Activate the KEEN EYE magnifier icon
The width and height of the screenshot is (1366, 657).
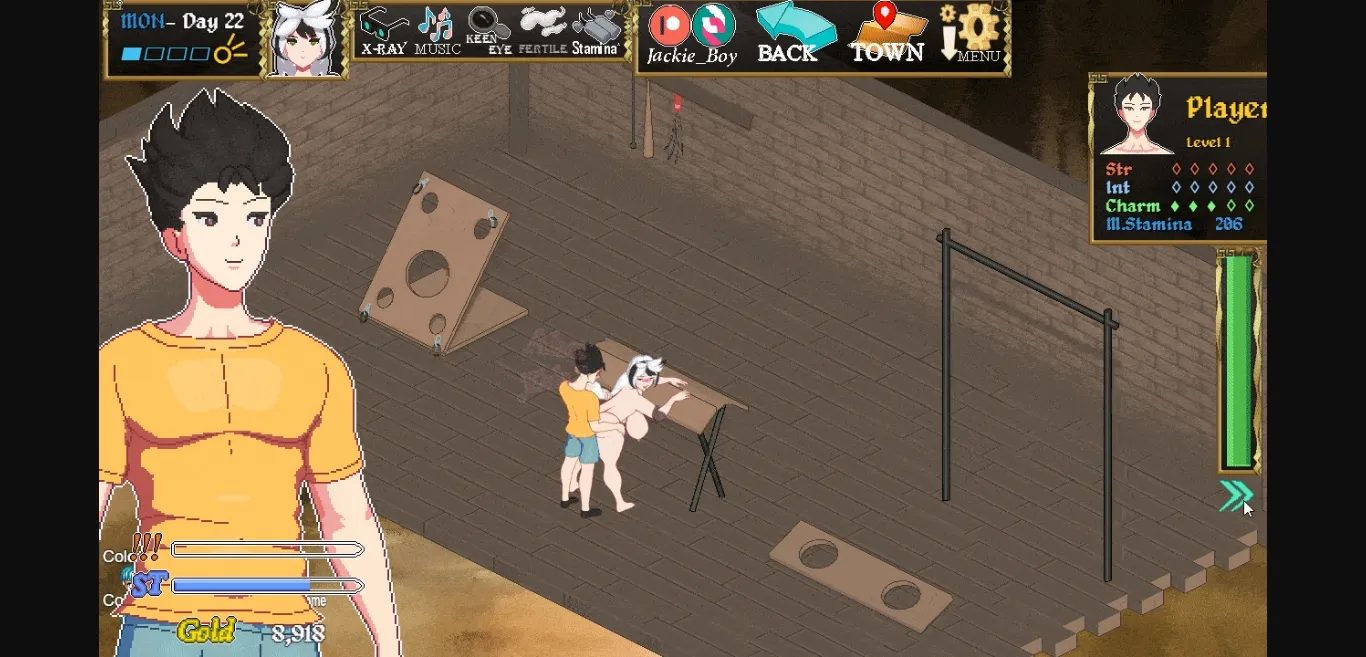tap(489, 31)
